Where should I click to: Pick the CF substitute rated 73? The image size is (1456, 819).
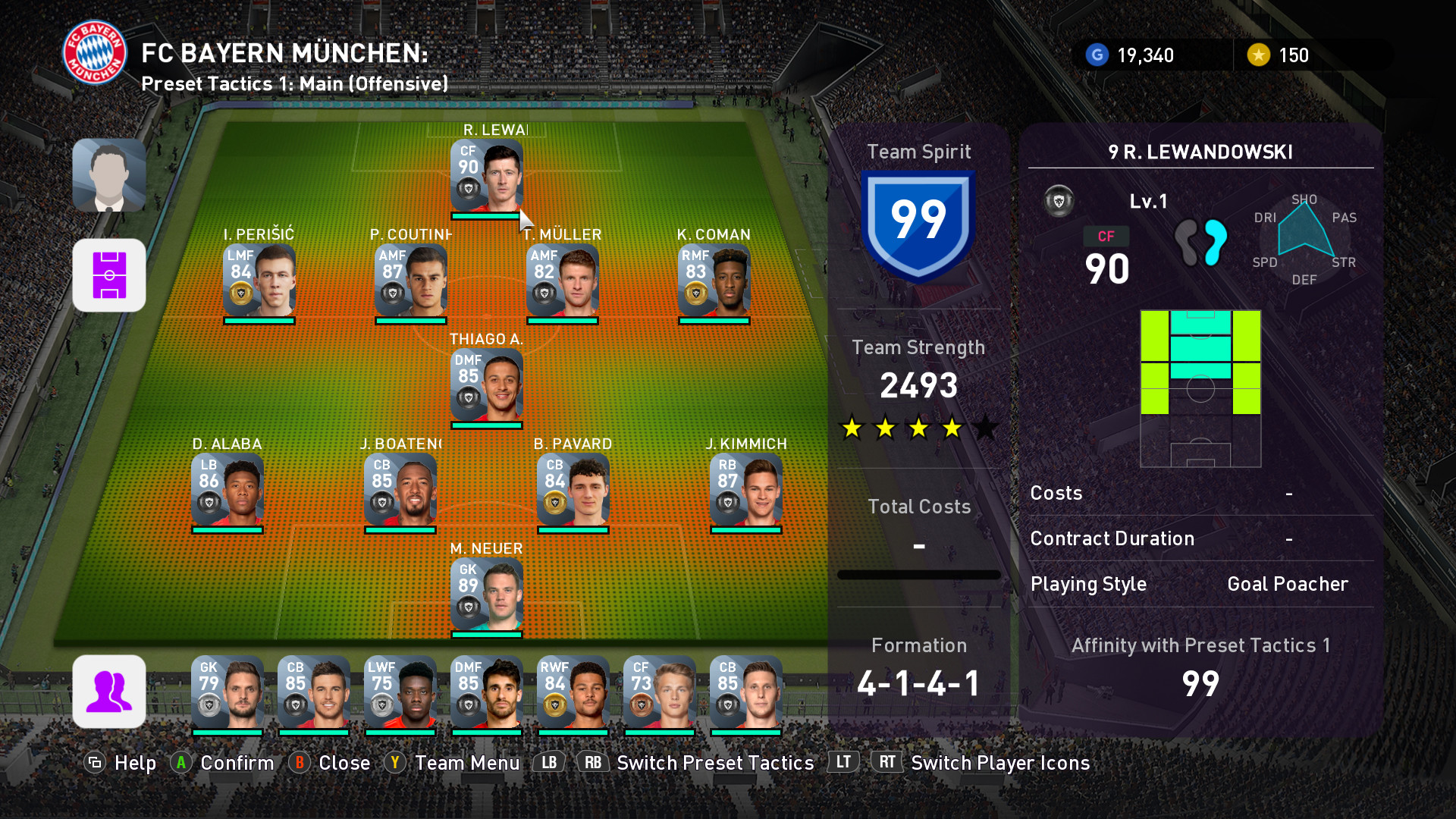click(x=659, y=692)
